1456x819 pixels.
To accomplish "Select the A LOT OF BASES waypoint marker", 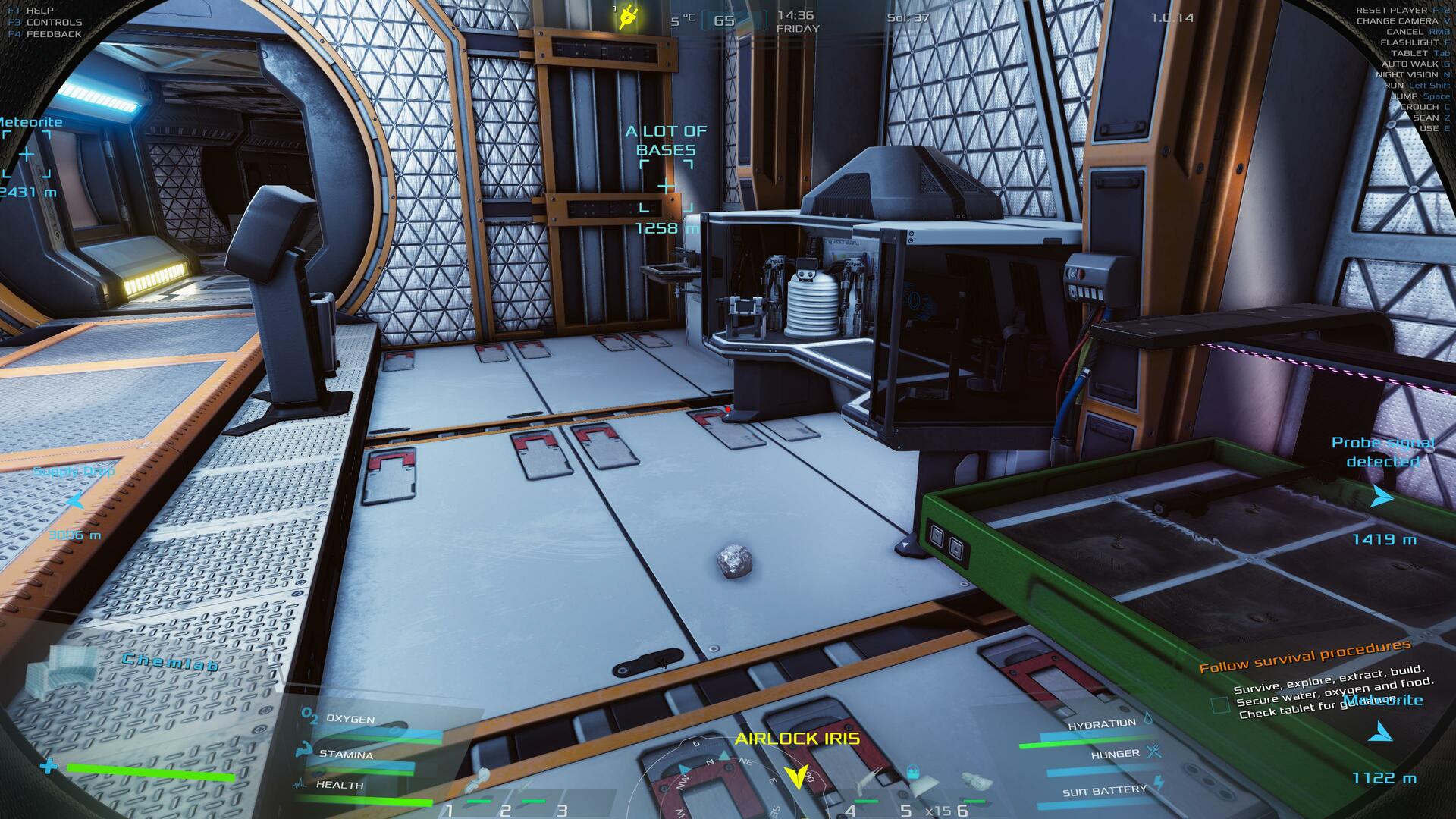I will pyautogui.click(x=665, y=186).
